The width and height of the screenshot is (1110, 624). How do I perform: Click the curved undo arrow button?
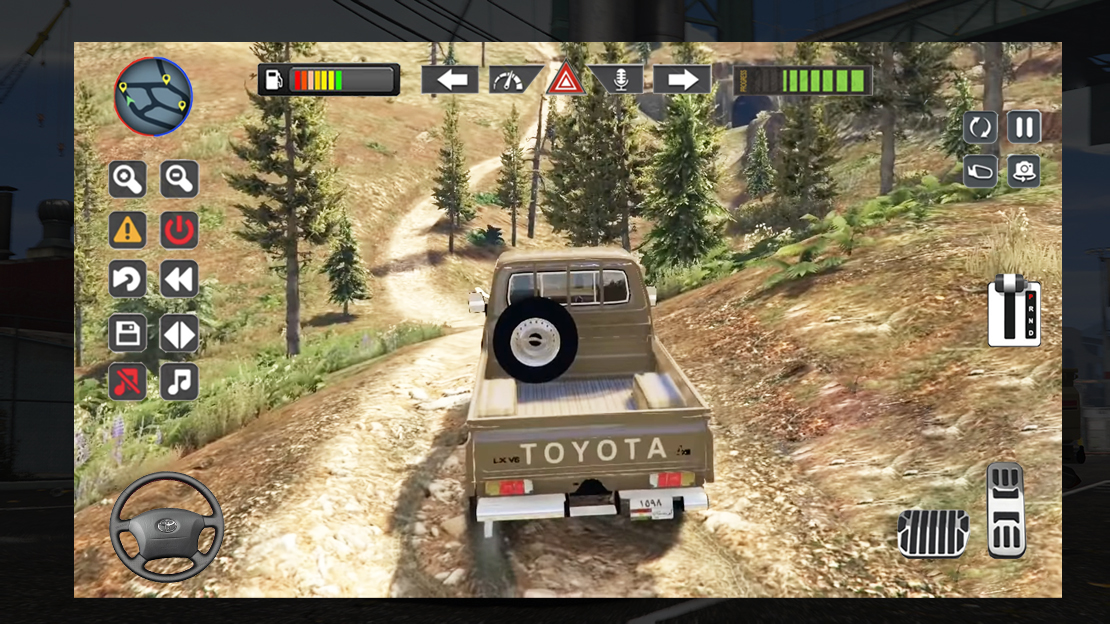(x=128, y=281)
